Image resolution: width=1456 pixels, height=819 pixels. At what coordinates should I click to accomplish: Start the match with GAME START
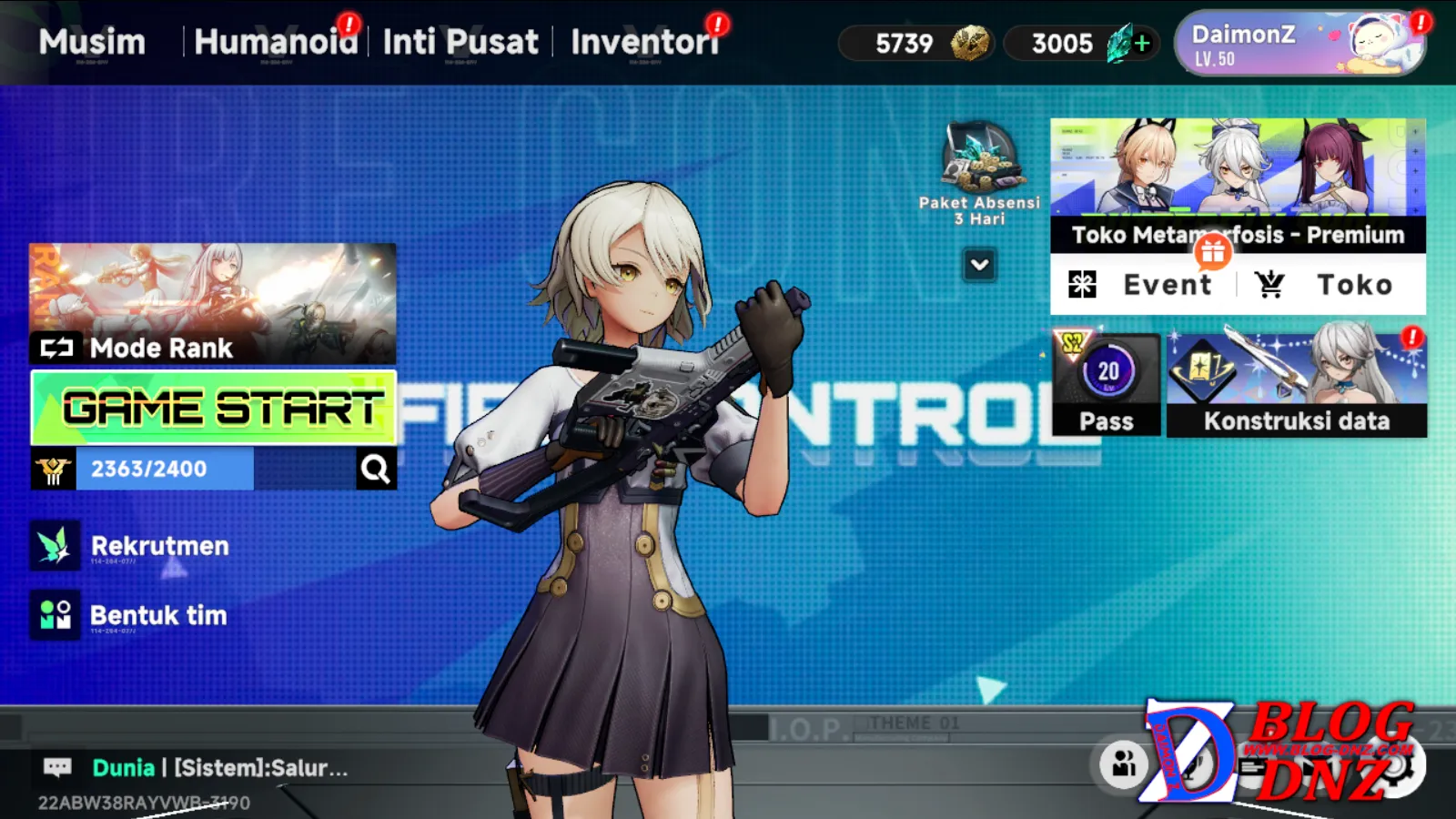tap(214, 408)
